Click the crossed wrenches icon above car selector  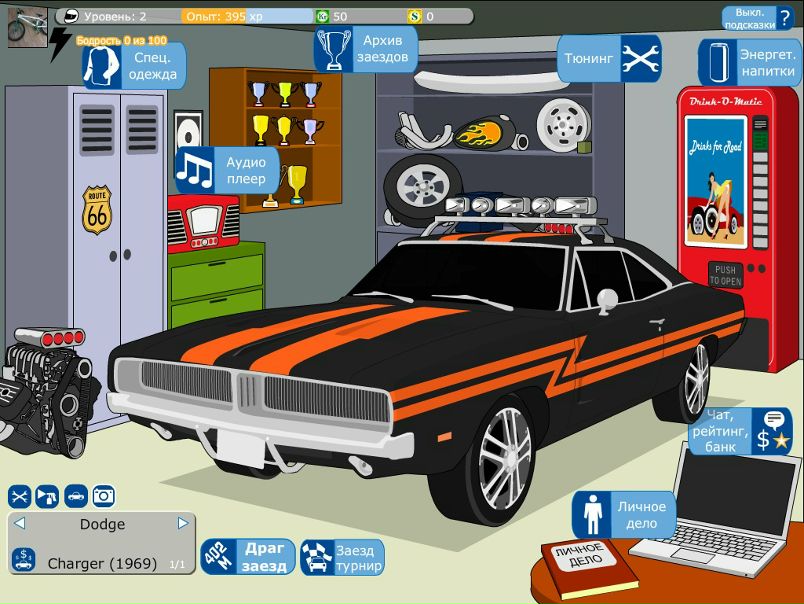point(20,495)
